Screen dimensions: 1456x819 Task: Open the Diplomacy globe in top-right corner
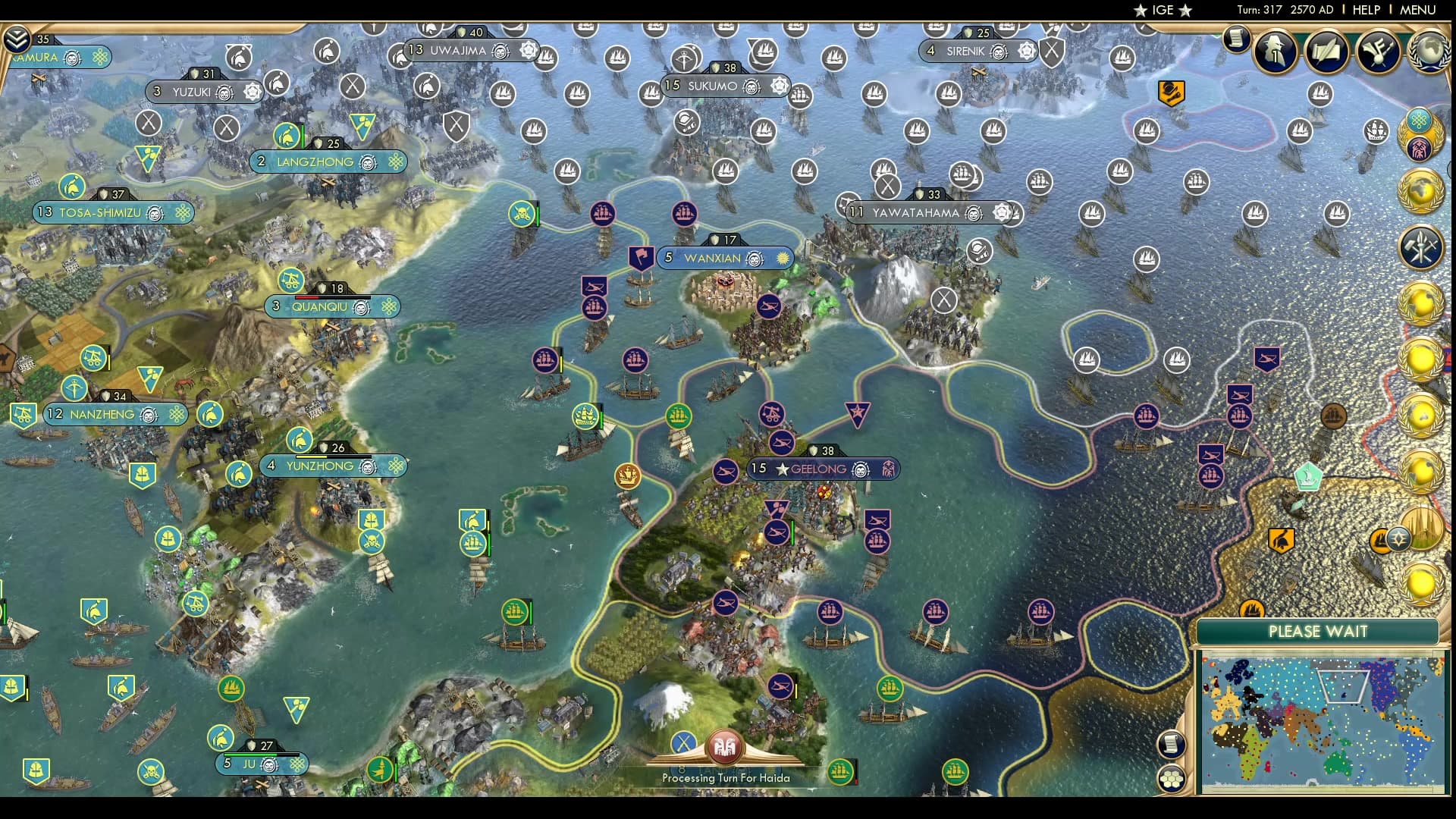[x=1429, y=54]
